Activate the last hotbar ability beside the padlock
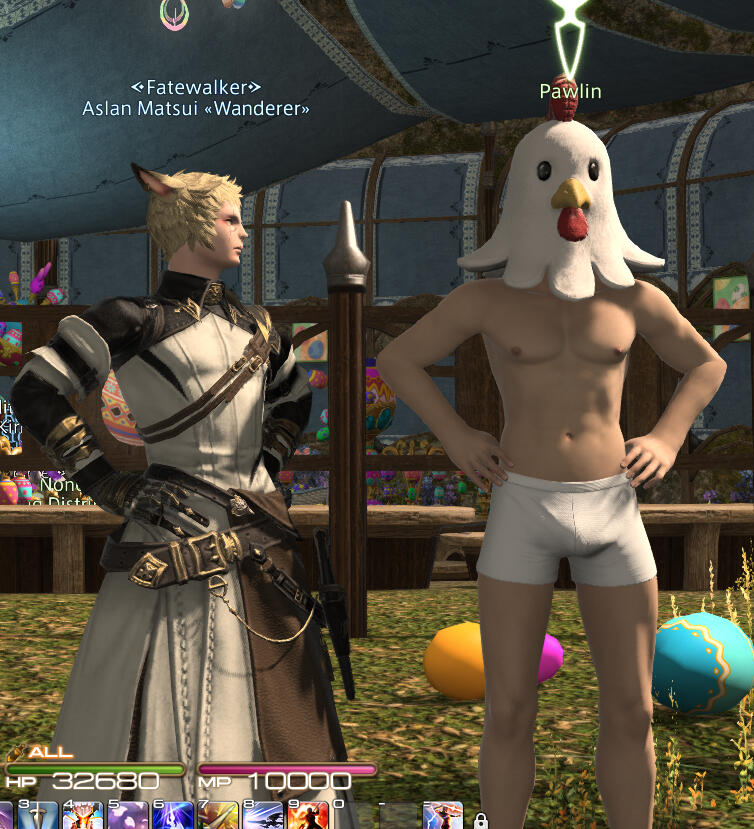 [x=442, y=815]
